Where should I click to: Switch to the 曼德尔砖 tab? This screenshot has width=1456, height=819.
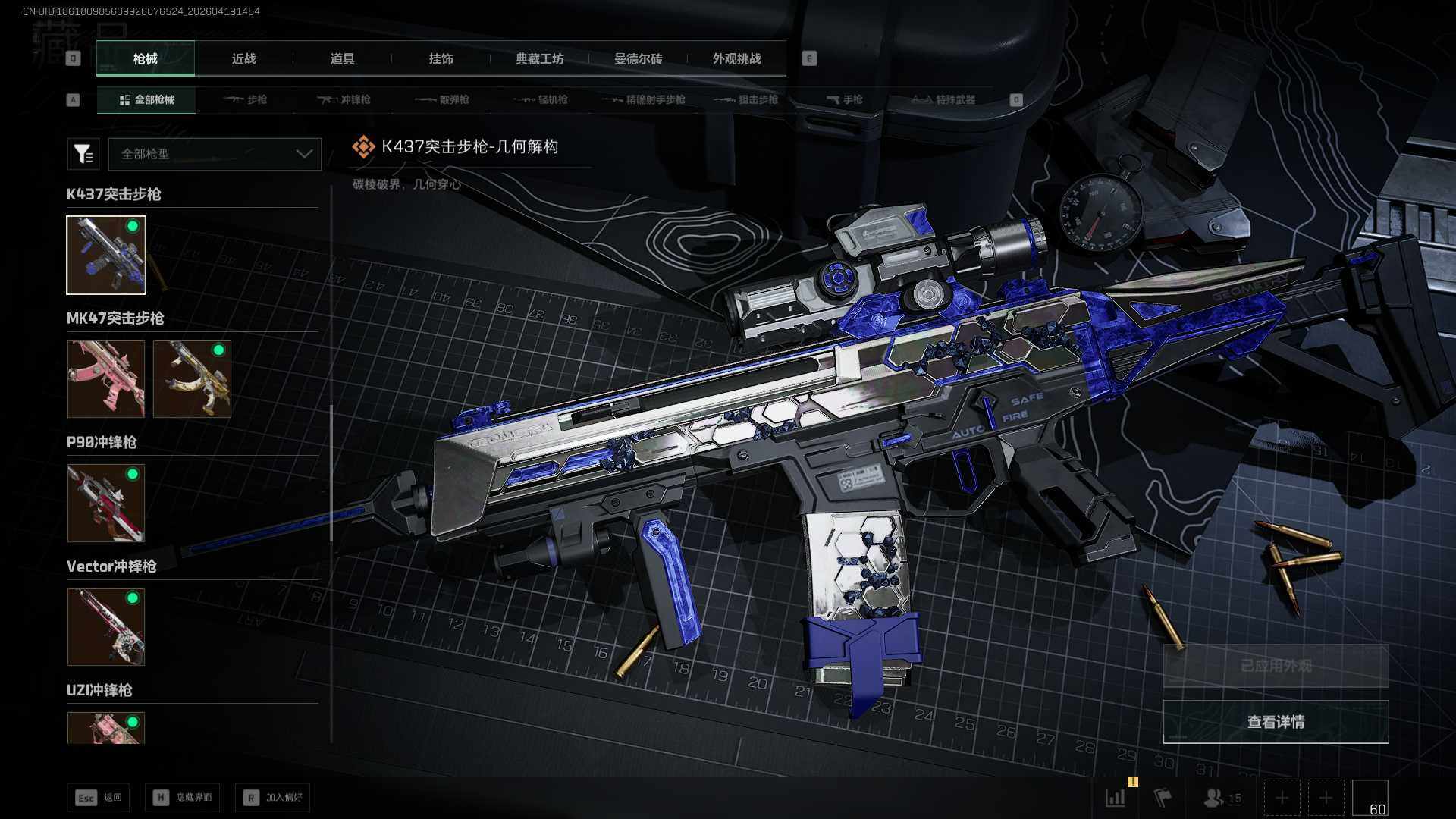coord(638,58)
